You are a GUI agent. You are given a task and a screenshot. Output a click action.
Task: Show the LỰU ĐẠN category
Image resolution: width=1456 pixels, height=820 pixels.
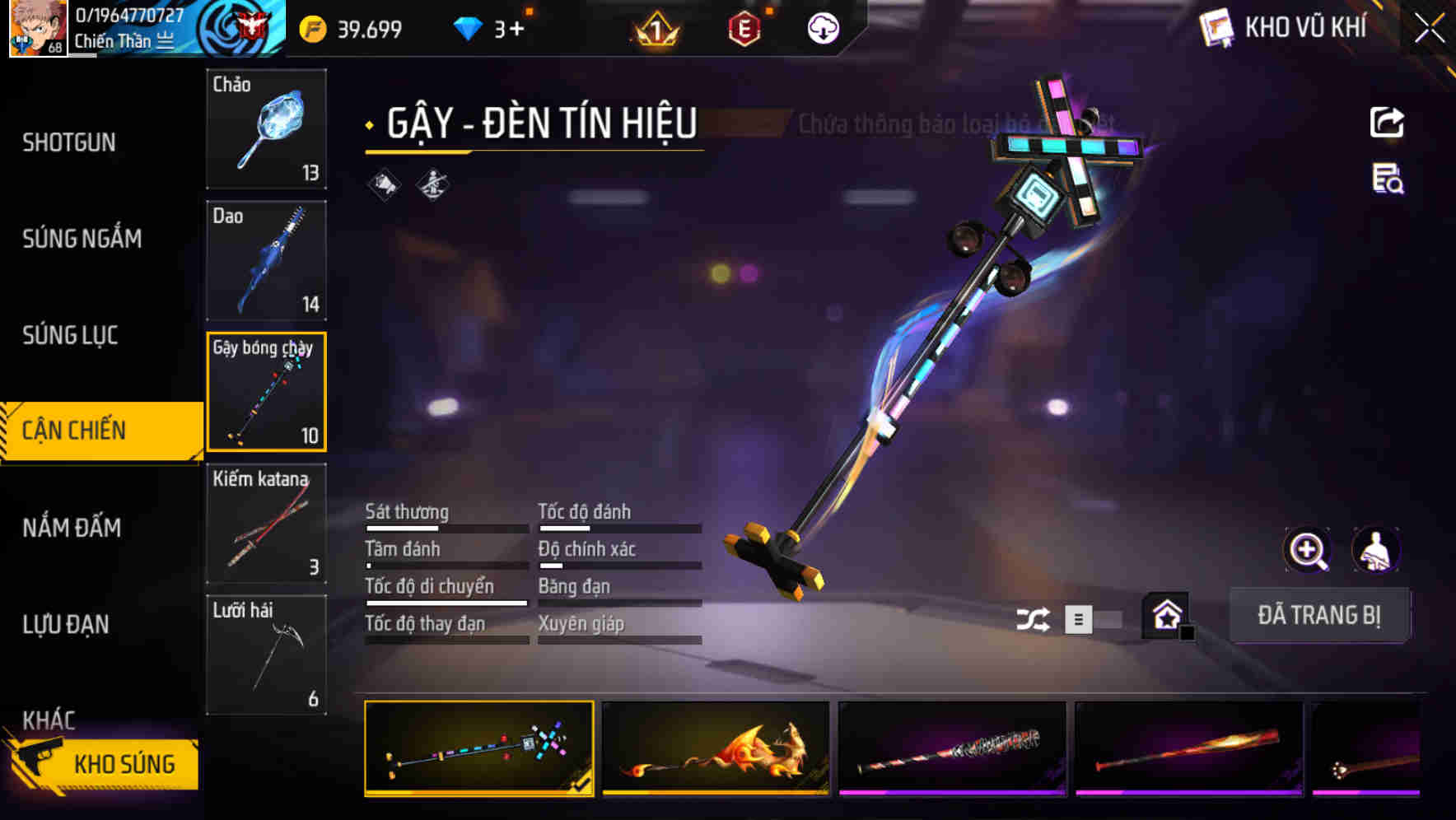pos(66,624)
